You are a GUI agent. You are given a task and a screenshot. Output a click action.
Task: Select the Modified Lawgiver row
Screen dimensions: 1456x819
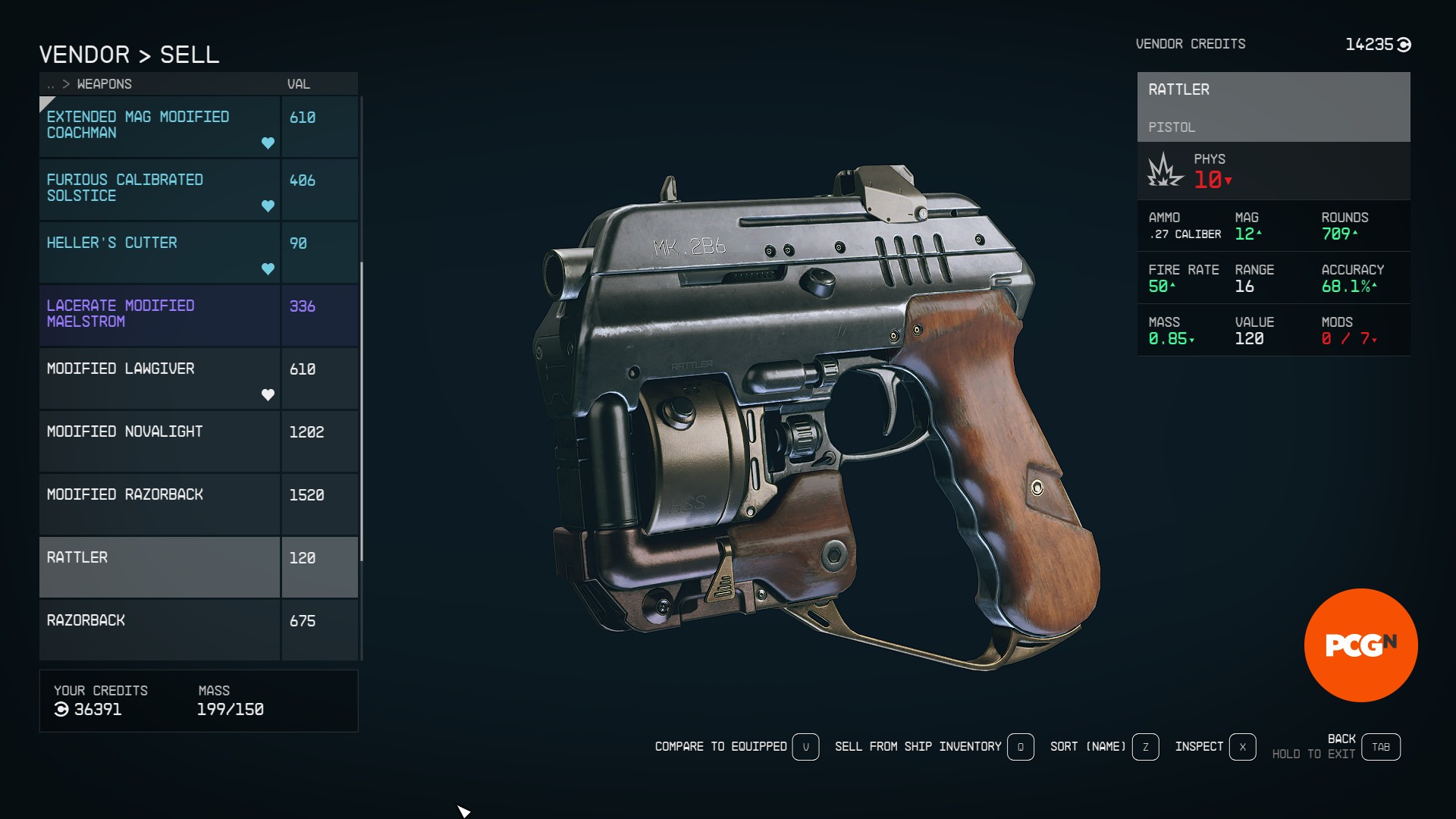coord(159,378)
